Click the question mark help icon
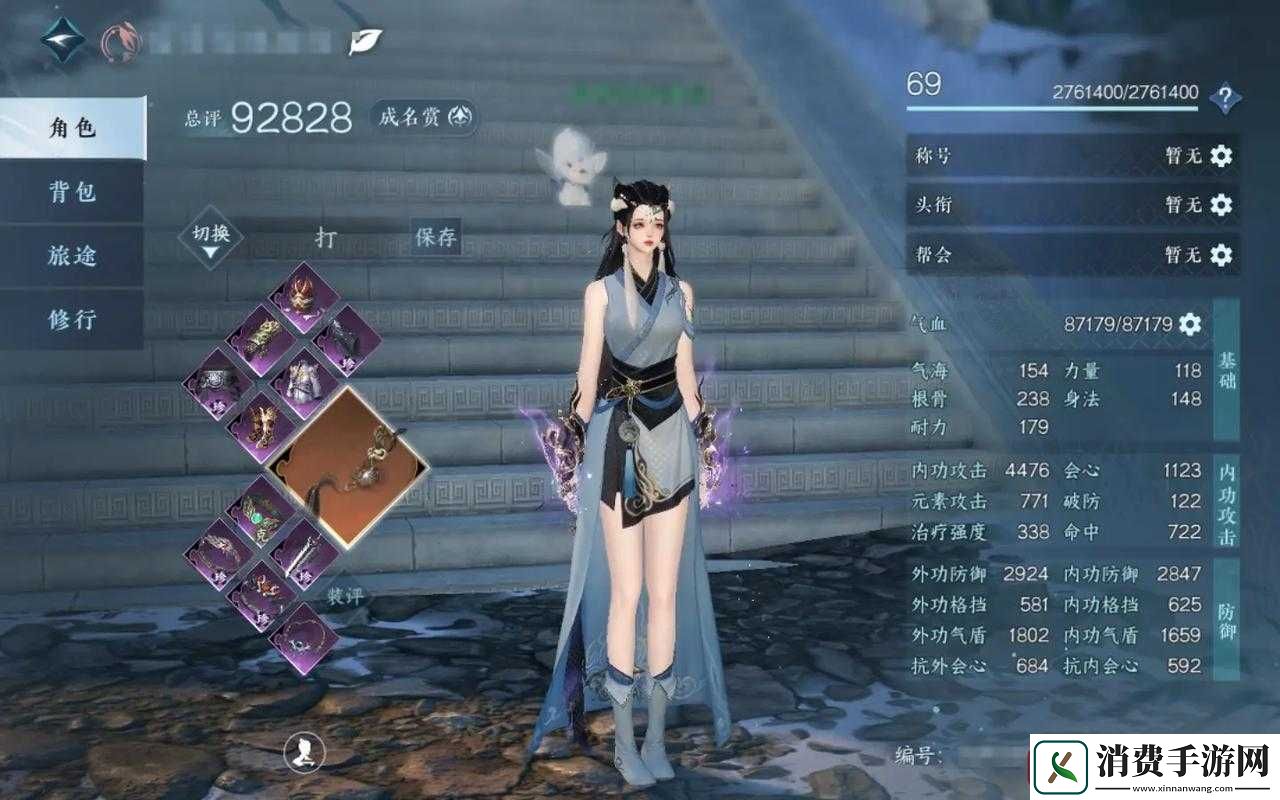The height and width of the screenshot is (800, 1280). pyautogui.click(x=1225, y=98)
